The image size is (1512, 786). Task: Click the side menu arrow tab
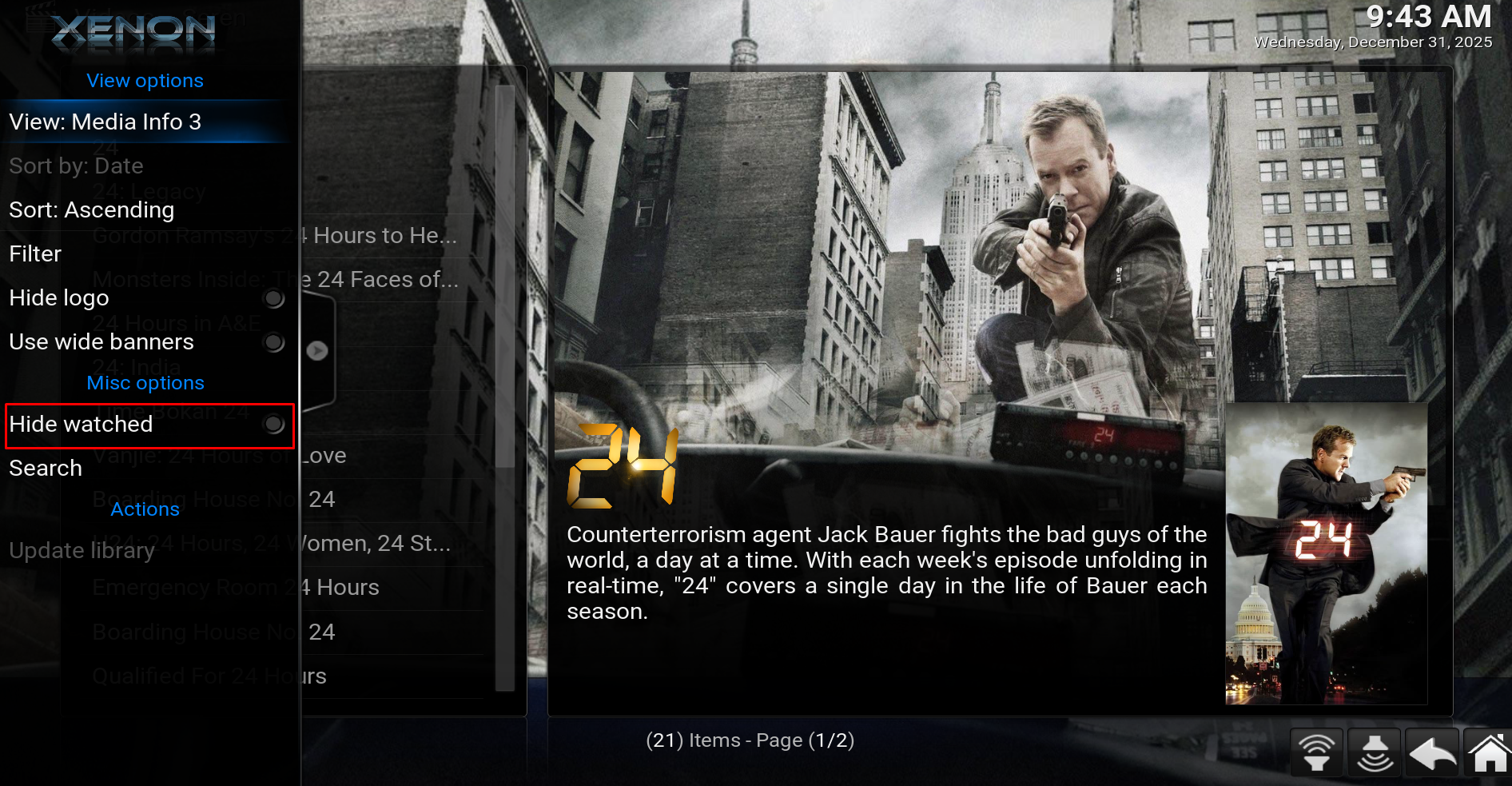tap(317, 350)
